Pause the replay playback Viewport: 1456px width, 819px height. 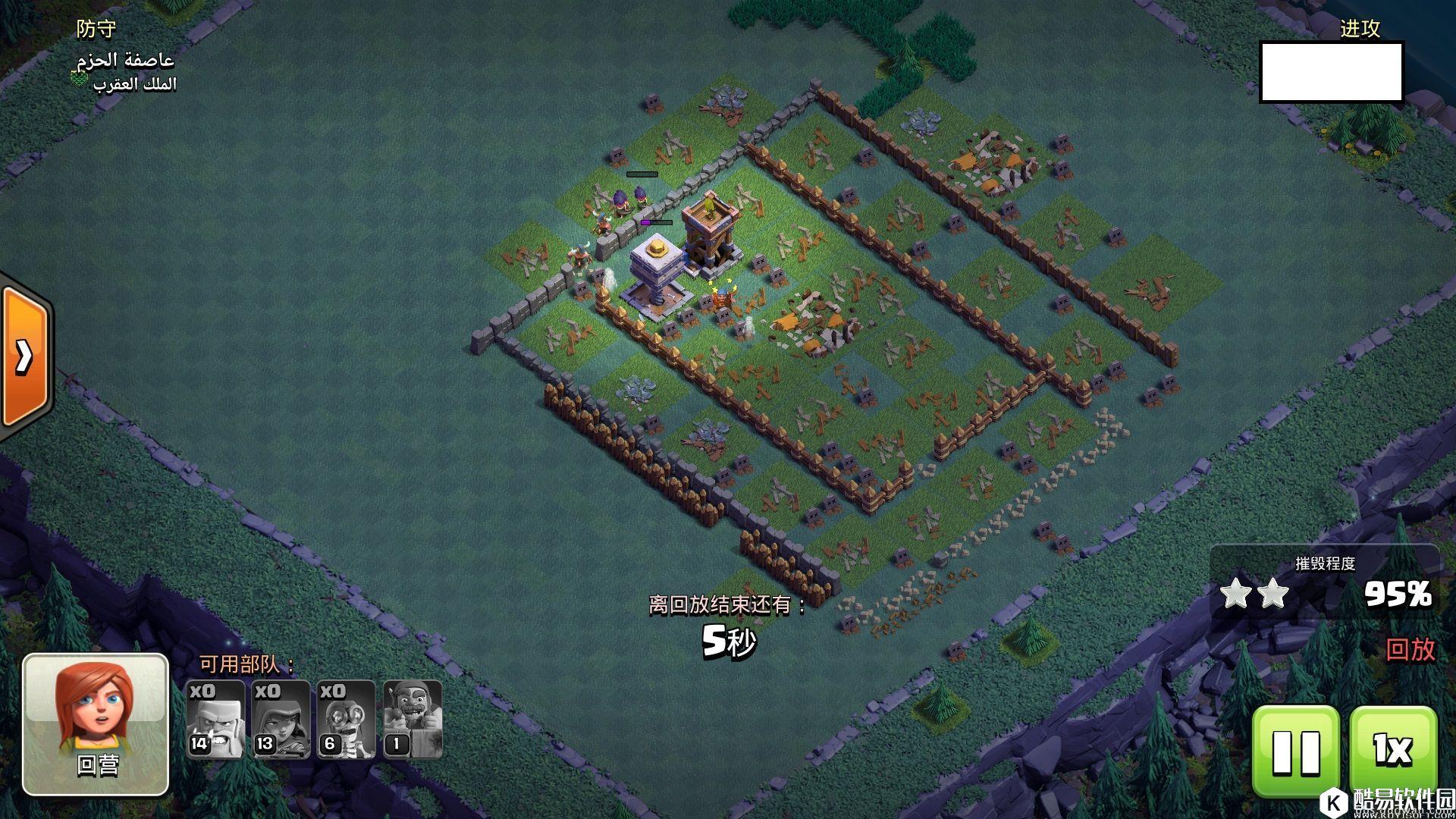(x=1295, y=751)
